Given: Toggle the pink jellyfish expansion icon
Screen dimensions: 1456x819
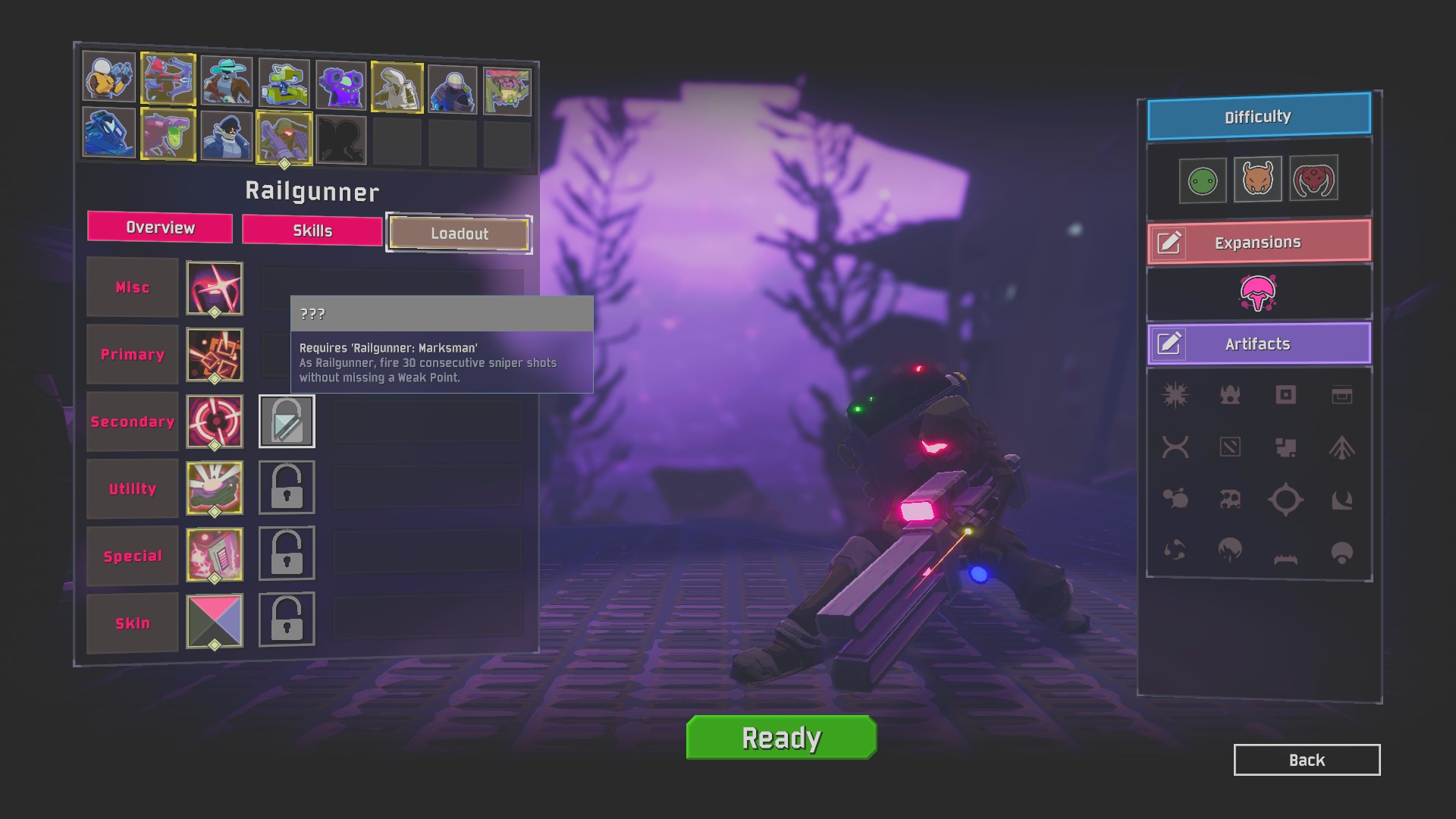Looking at the screenshot, I should (x=1257, y=293).
